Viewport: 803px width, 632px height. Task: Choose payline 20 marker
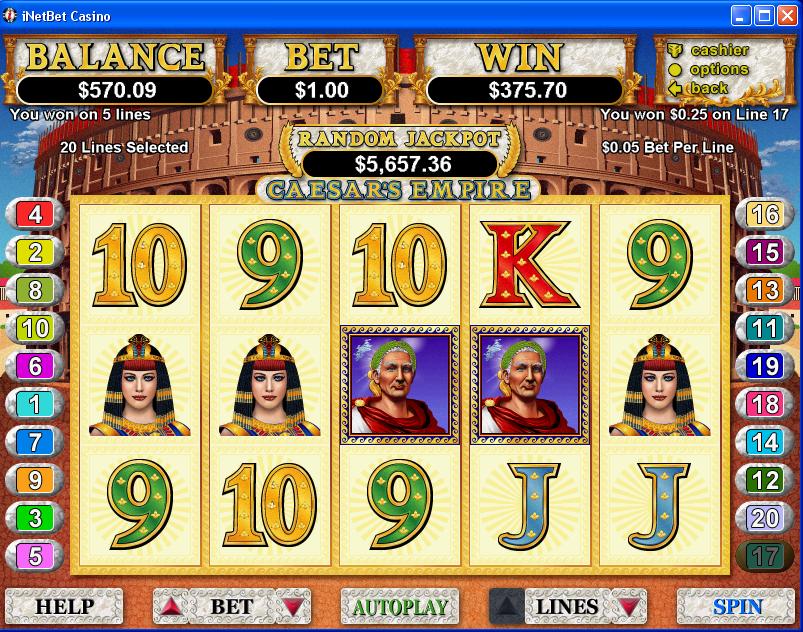point(765,518)
